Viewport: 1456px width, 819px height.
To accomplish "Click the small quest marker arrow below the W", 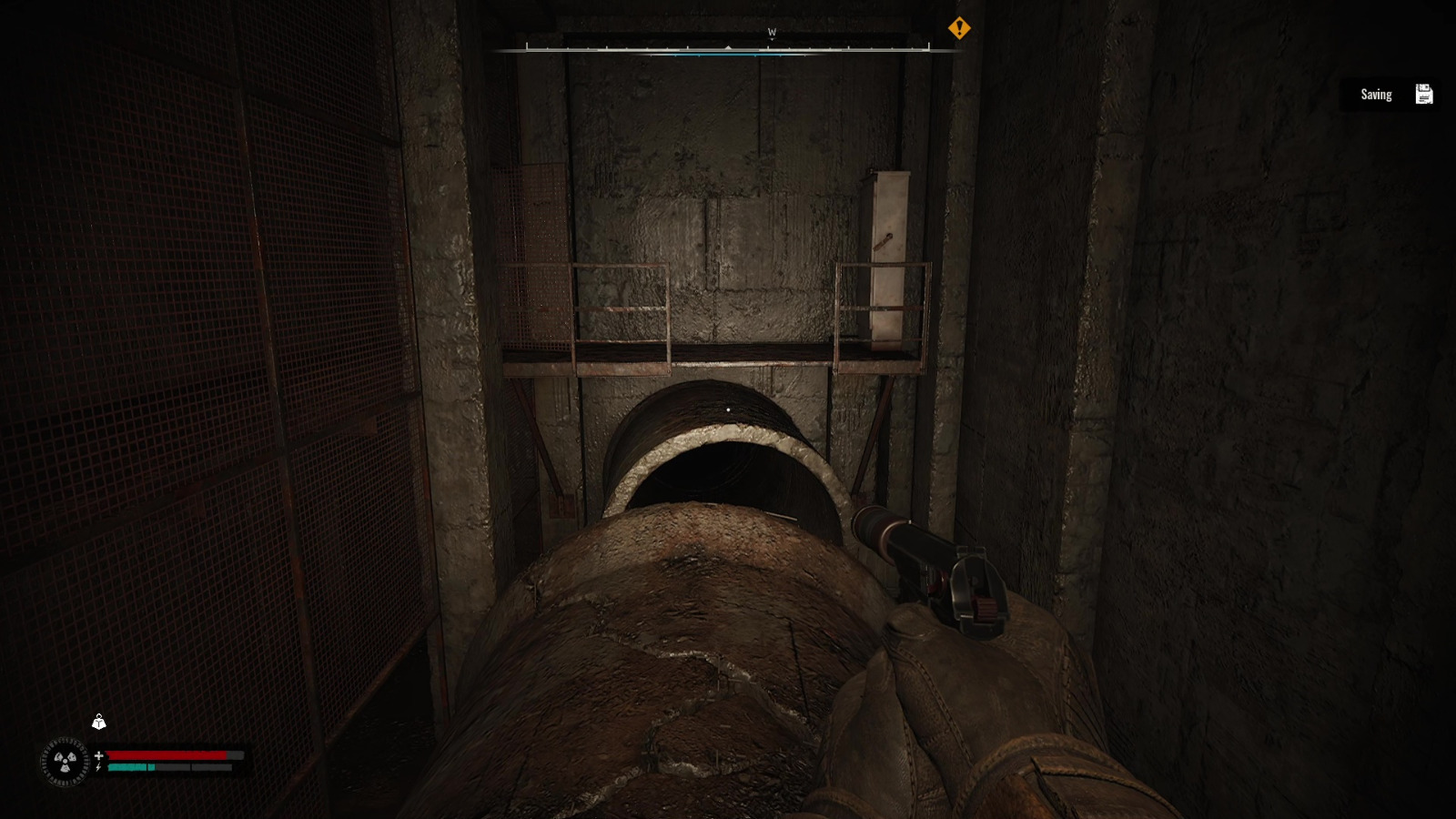I will (772, 38).
